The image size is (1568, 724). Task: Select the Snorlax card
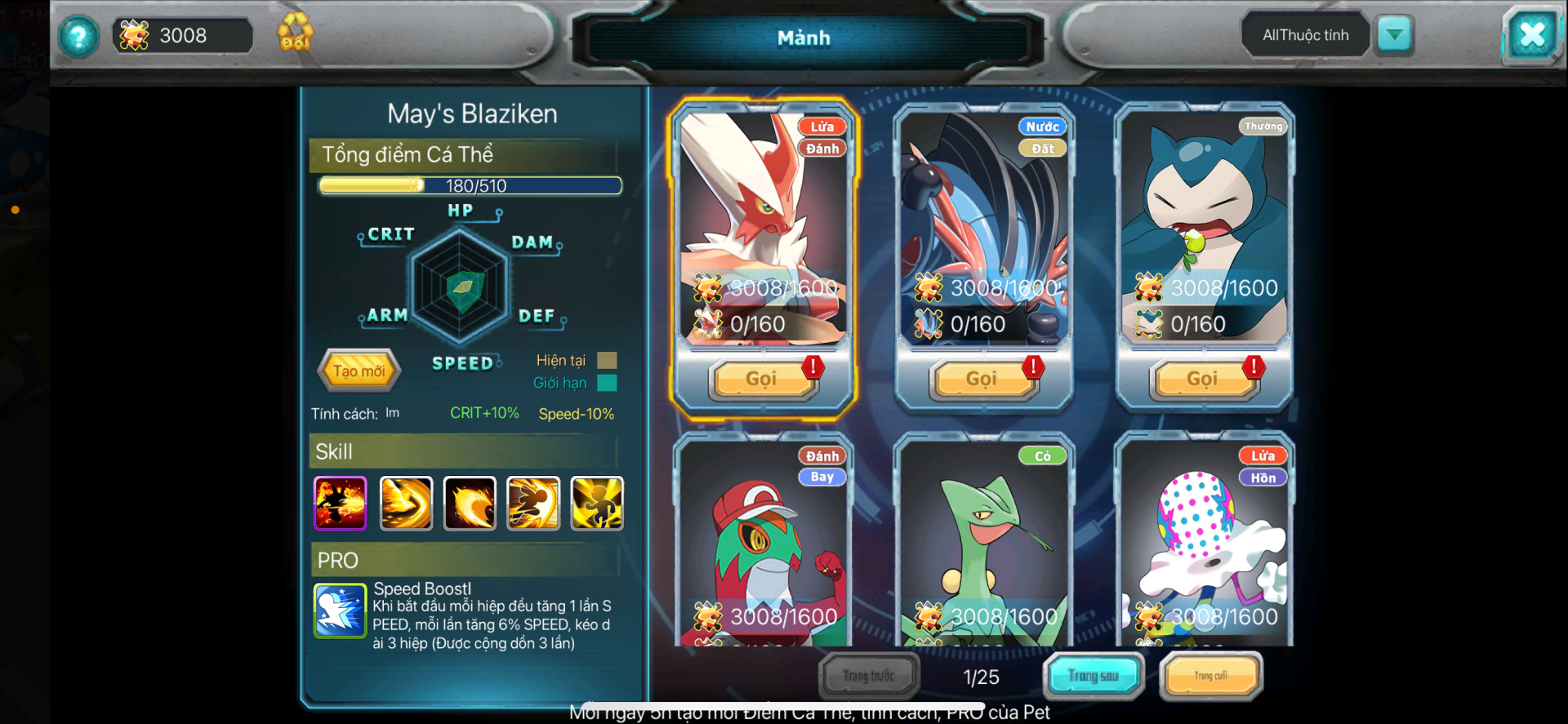pyautogui.click(x=1204, y=229)
